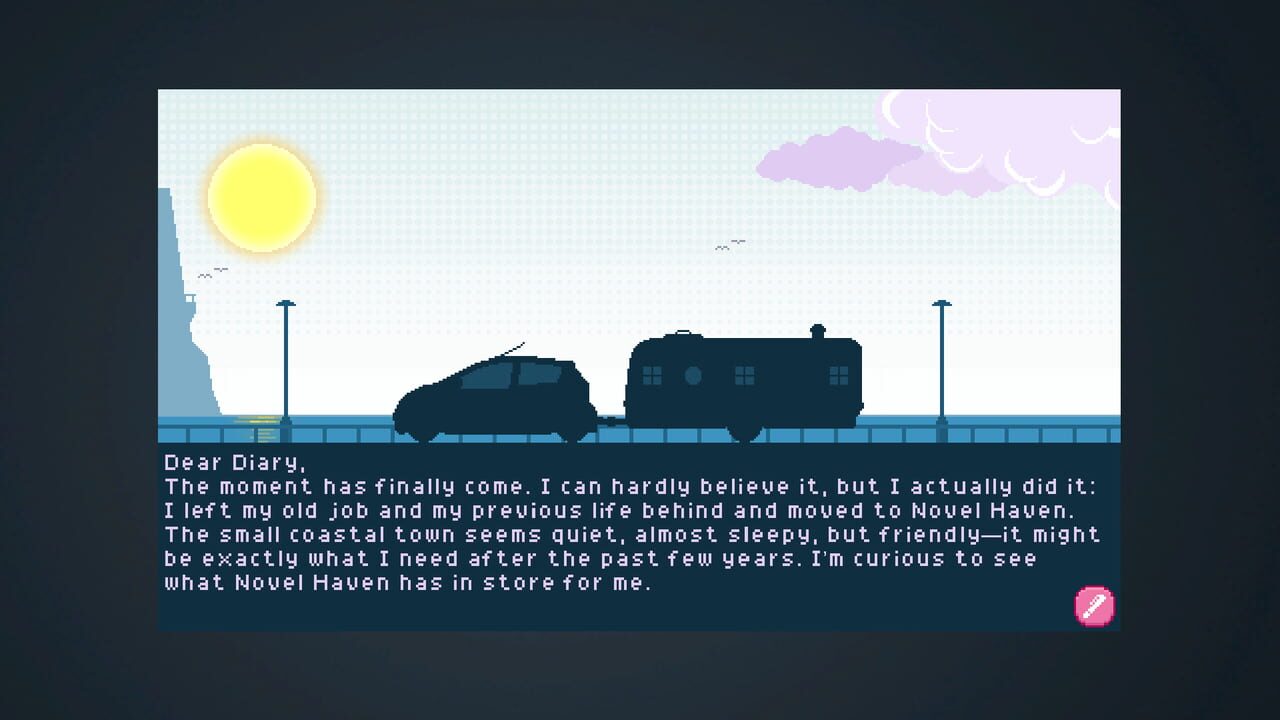Click the sun in the sky
This screenshot has width=1280, height=720.
(x=261, y=196)
